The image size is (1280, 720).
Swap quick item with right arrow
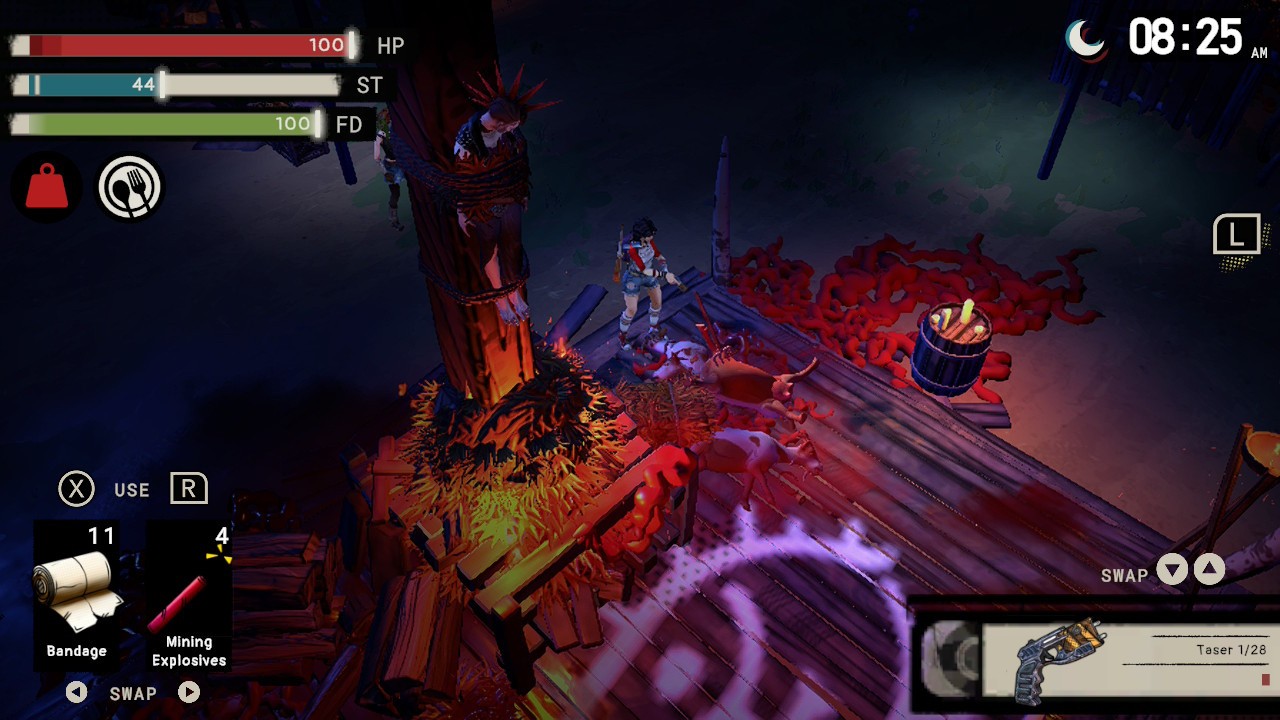(189, 692)
